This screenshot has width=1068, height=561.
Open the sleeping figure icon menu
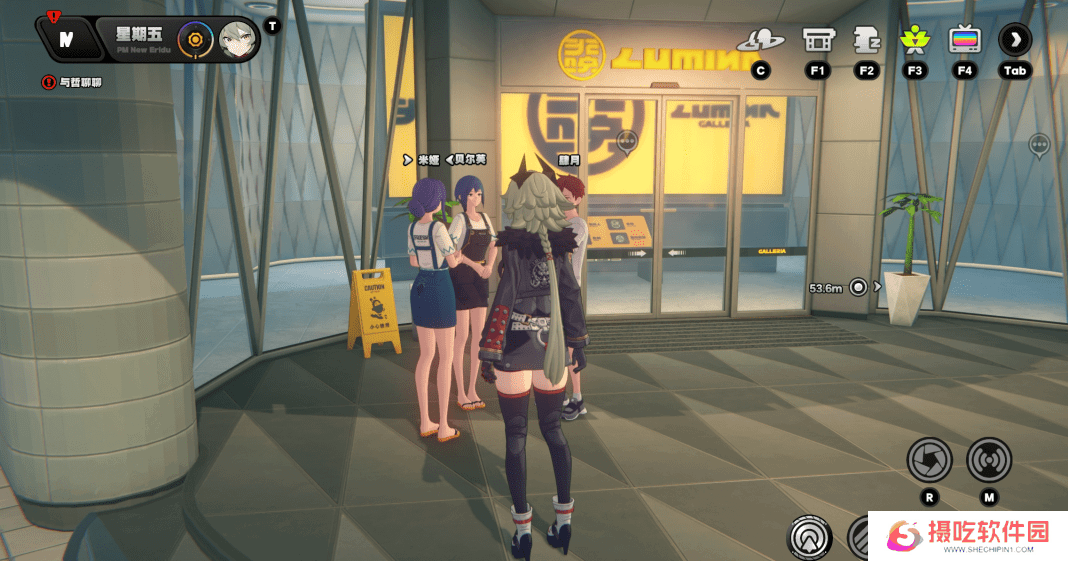(866, 41)
